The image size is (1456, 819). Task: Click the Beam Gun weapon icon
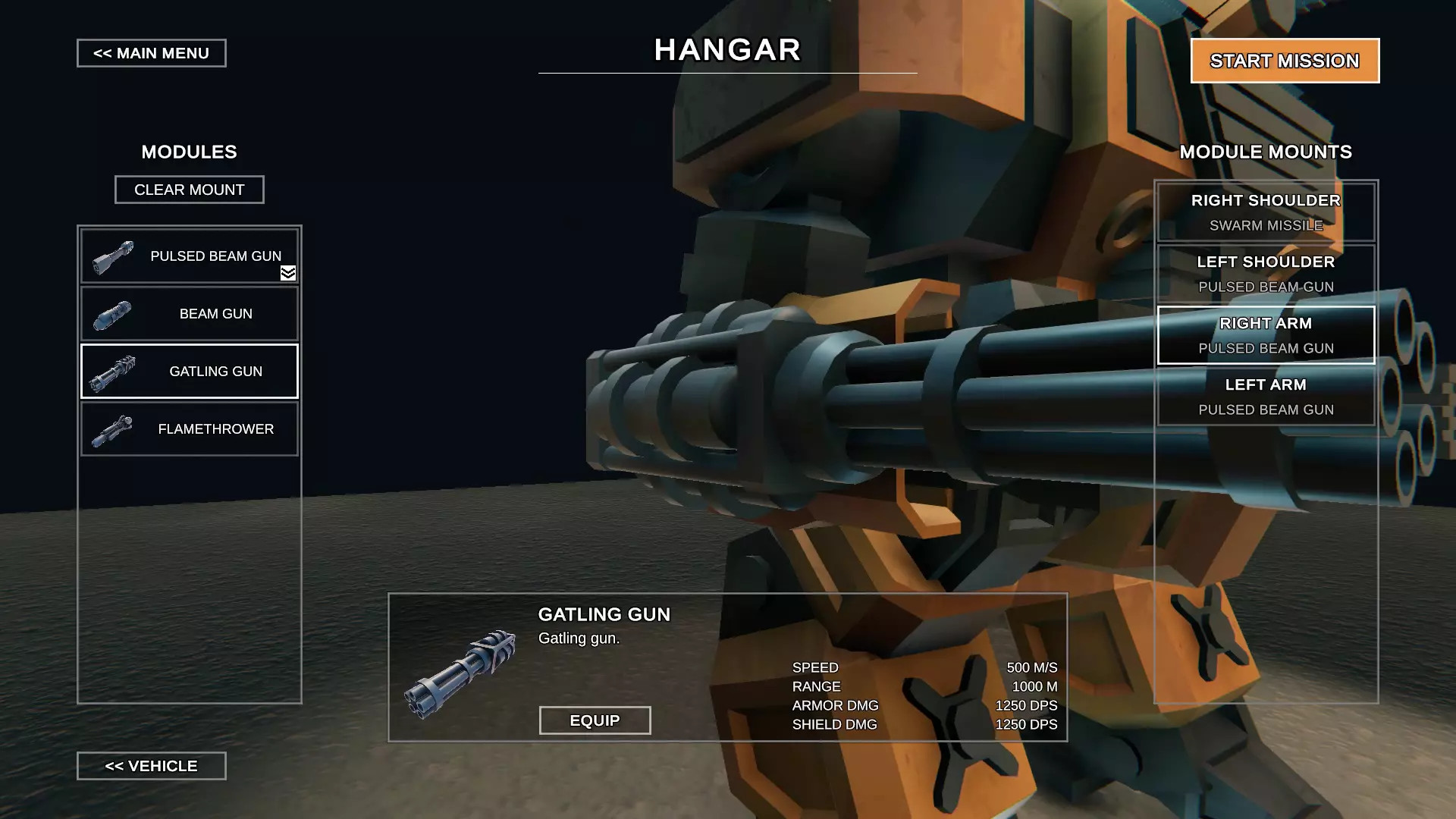tap(111, 313)
